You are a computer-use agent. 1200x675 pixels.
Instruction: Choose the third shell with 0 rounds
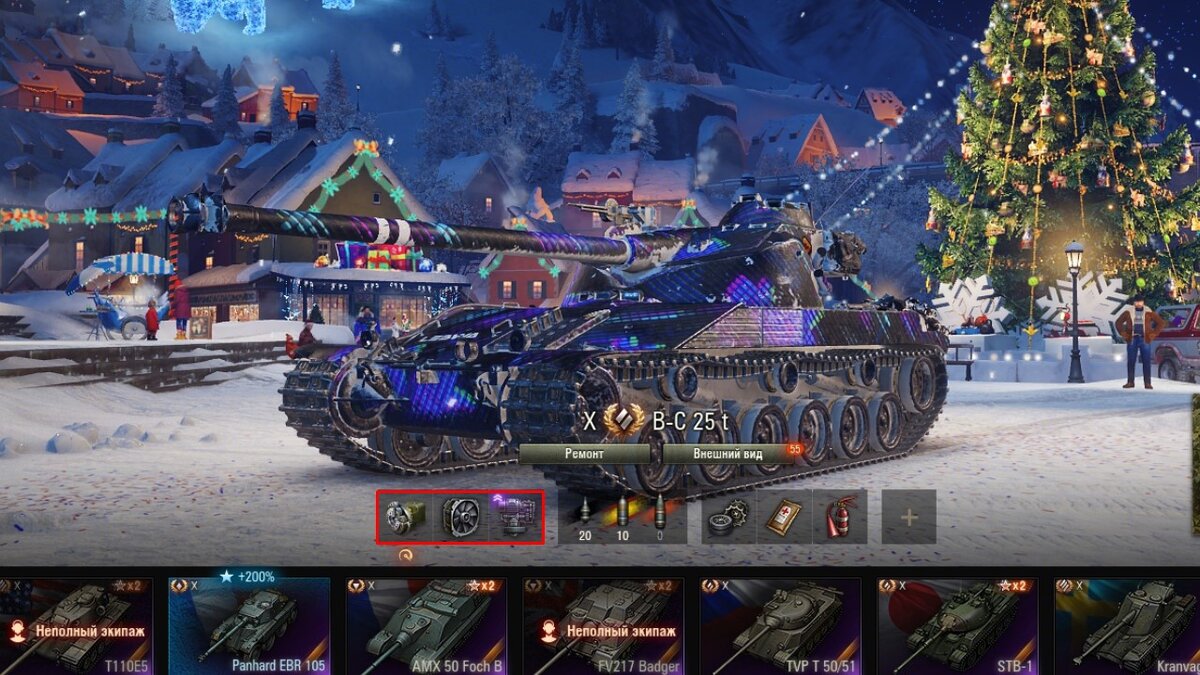click(x=659, y=517)
